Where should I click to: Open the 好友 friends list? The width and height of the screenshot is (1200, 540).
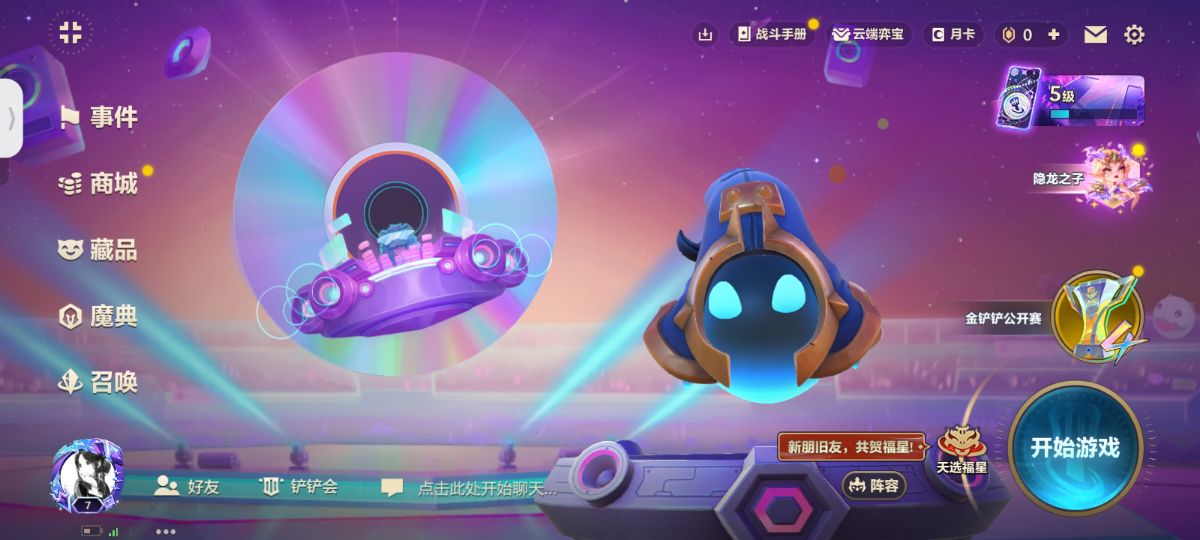tap(187, 487)
